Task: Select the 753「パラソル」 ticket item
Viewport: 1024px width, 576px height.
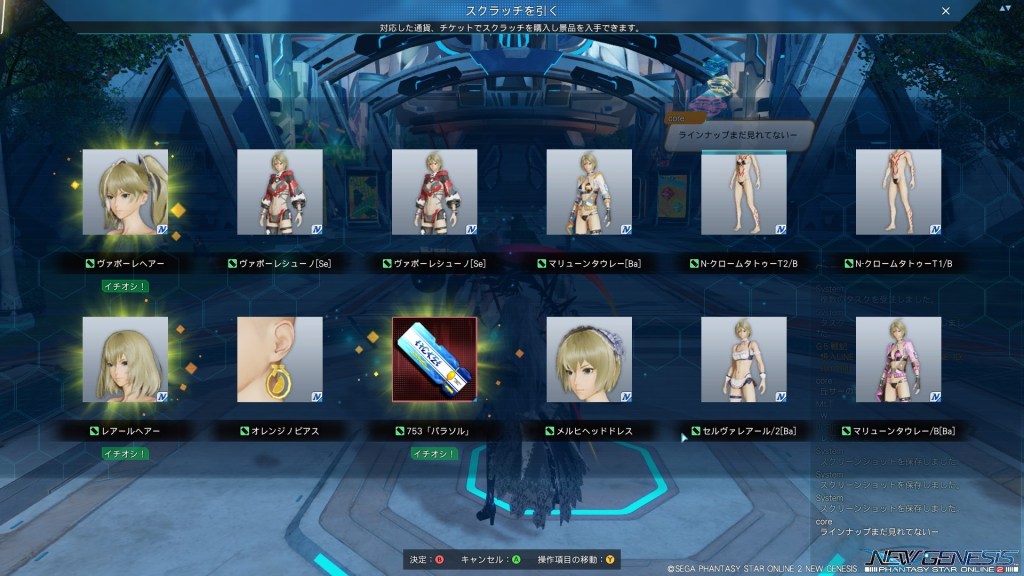Action: click(435, 359)
